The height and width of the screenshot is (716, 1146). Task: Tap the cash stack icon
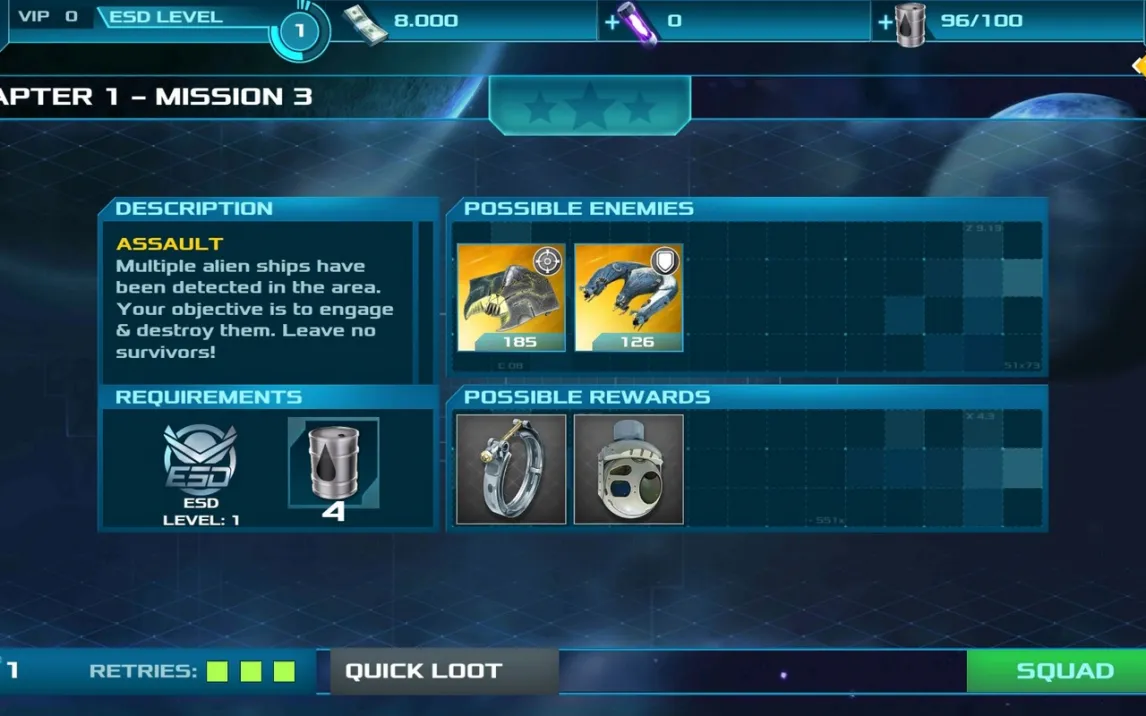pos(365,23)
